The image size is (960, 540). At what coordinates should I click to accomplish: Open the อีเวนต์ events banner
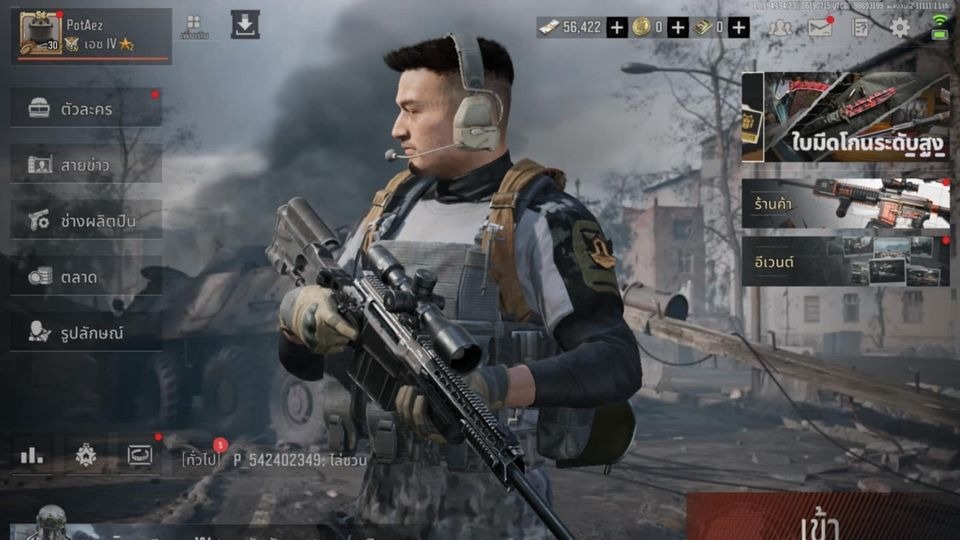[845, 261]
